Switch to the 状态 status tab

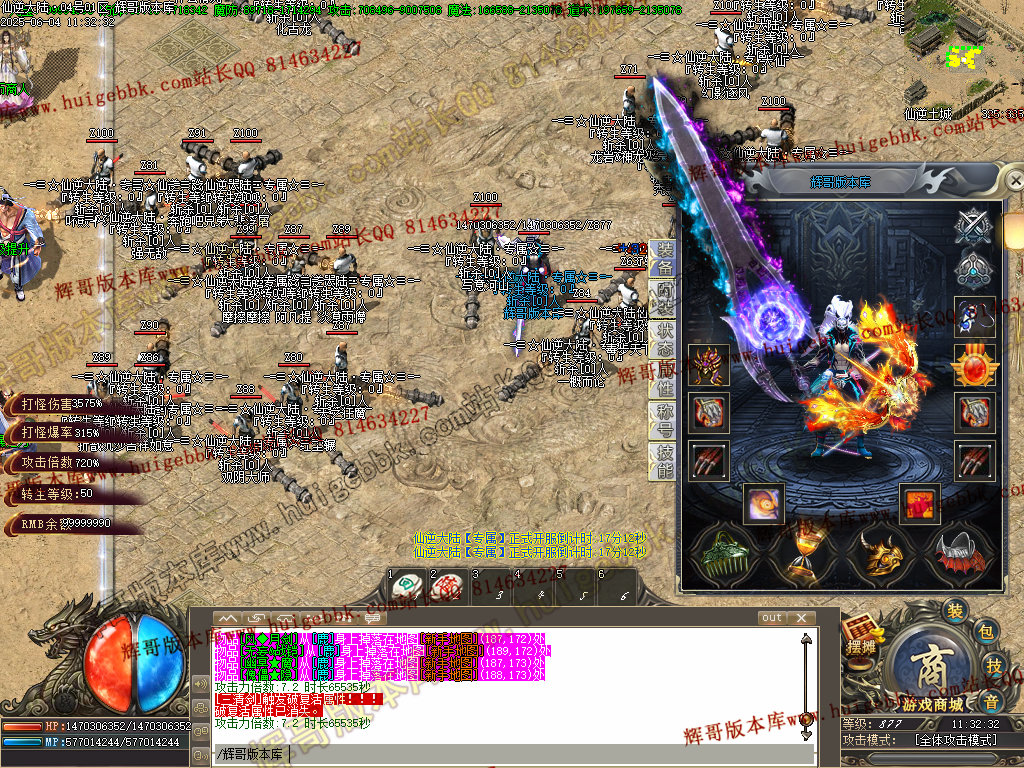(x=665, y=338)
